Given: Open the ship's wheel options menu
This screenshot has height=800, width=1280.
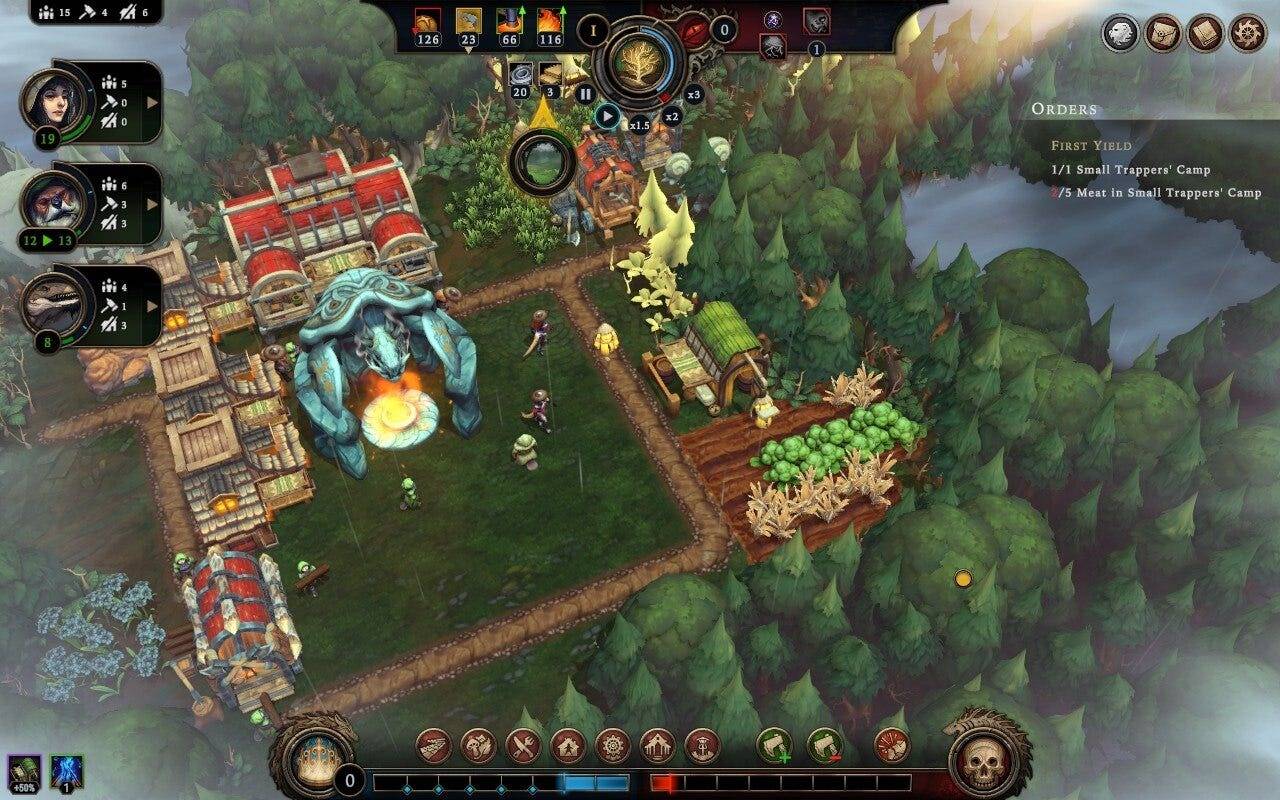Looking at the screenshot, I should pyautogui.click(x=1247, y=33).
